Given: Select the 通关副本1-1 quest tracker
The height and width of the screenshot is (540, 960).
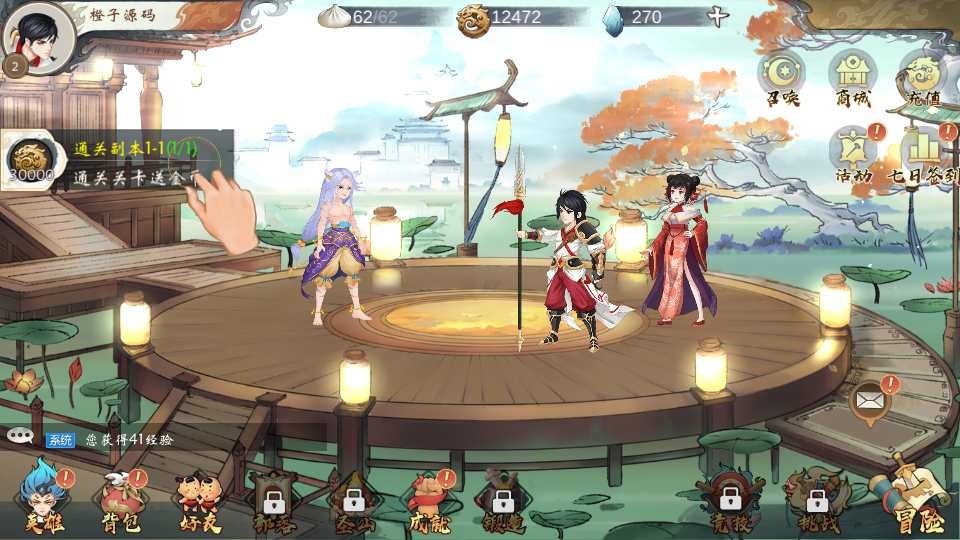Looking at the screenshot, I should [x=118, y=160].
